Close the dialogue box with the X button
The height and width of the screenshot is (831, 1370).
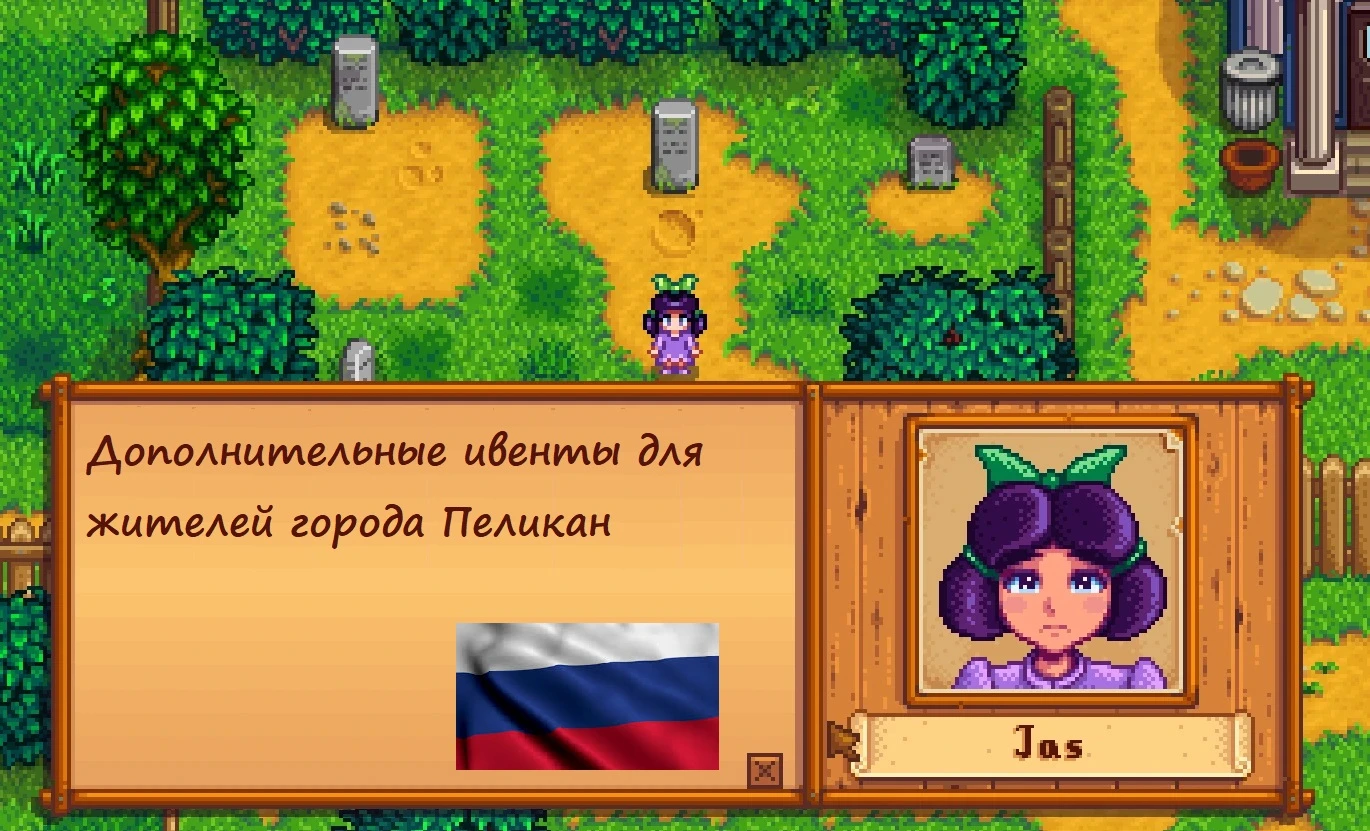coord(765,771)
